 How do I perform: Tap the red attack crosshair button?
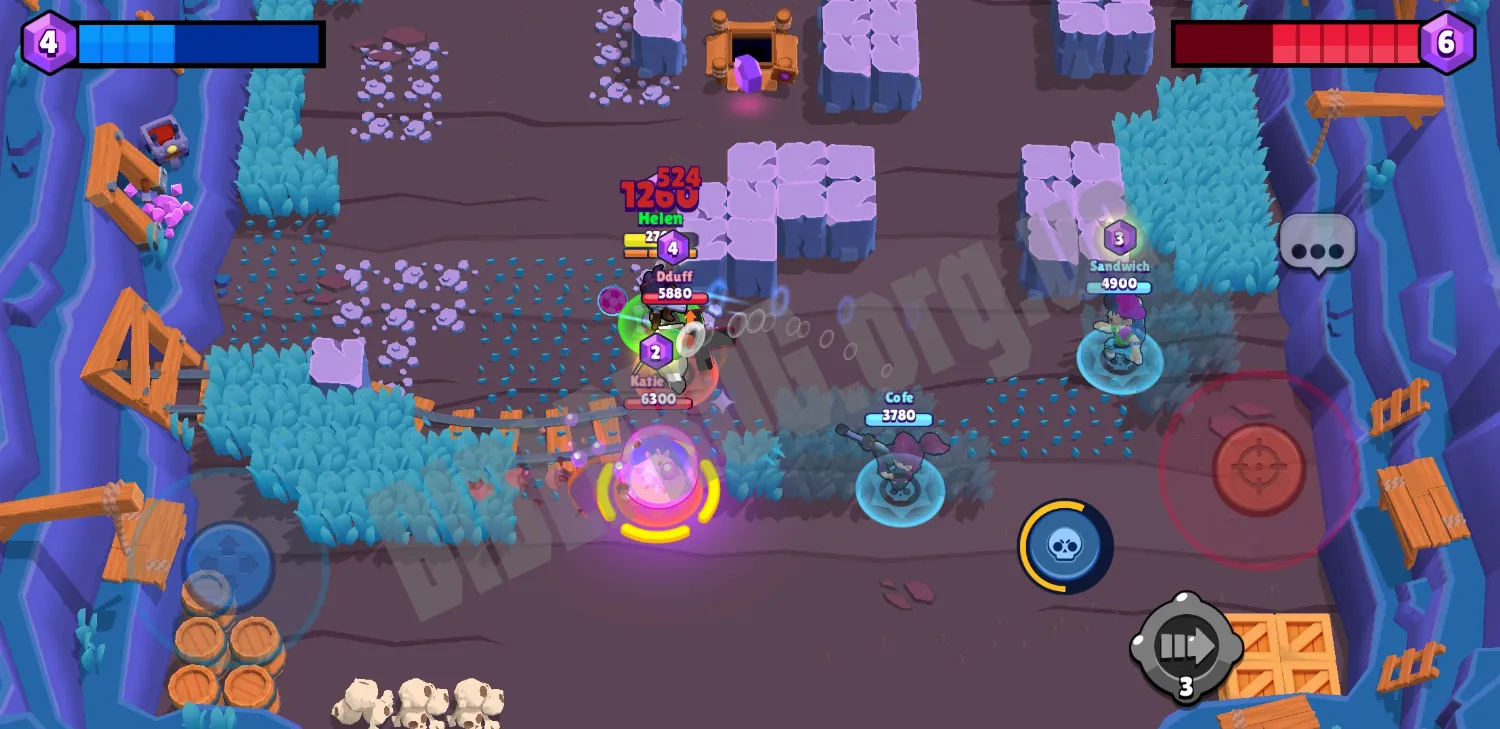pyautogui.click(x=1259, y=469)
